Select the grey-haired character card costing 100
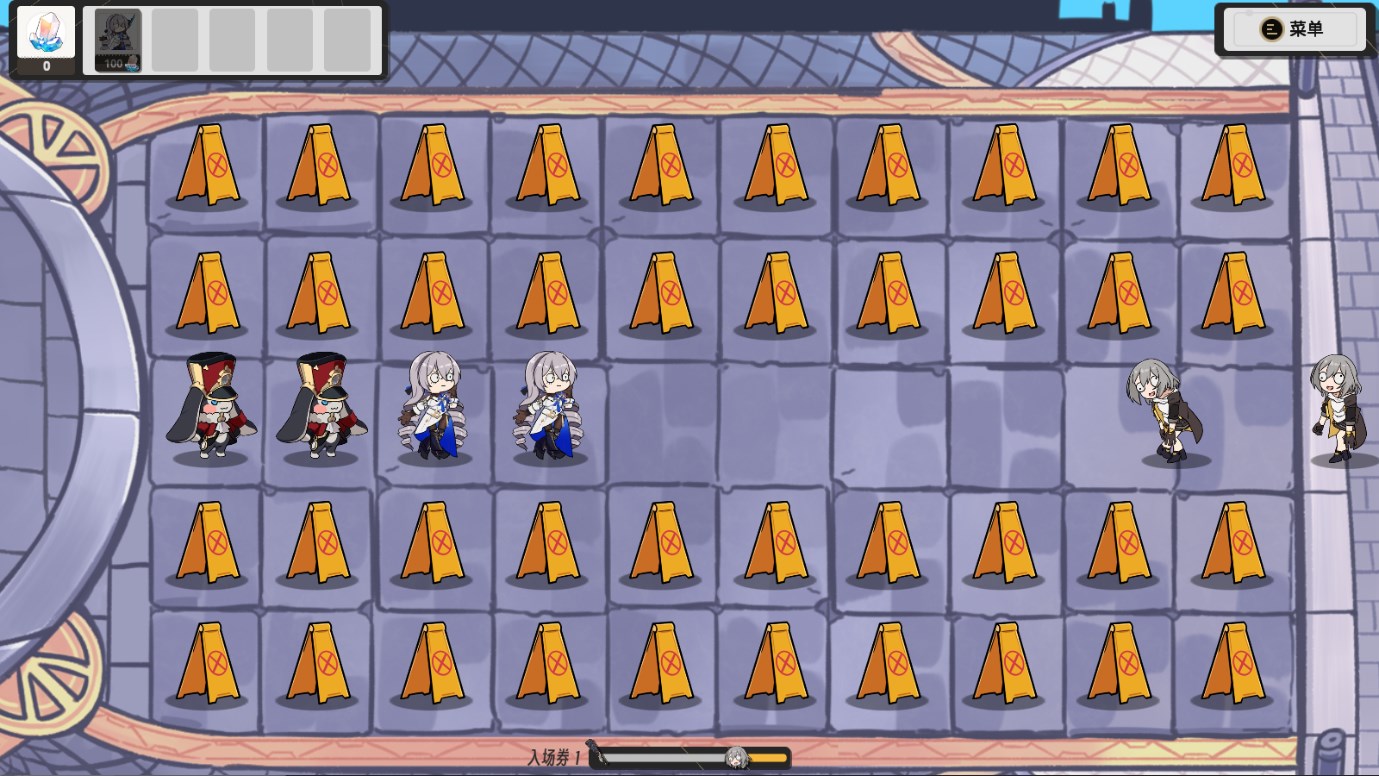This screenshot has width=1379, height=776. (x=118, y=41)
